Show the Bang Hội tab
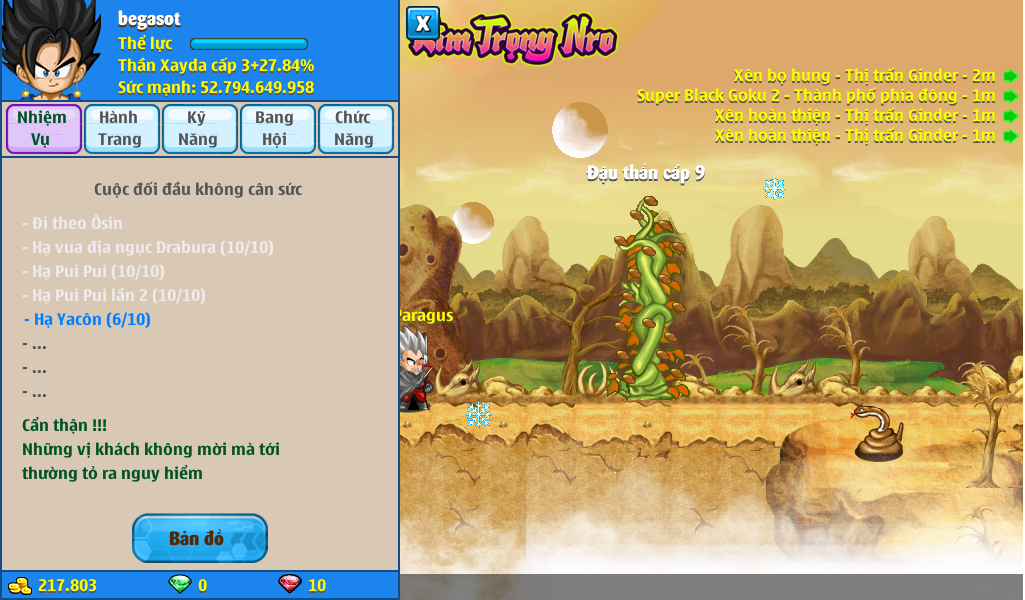Viewport: 1025px width, 600px height. (x=277, y=129)
